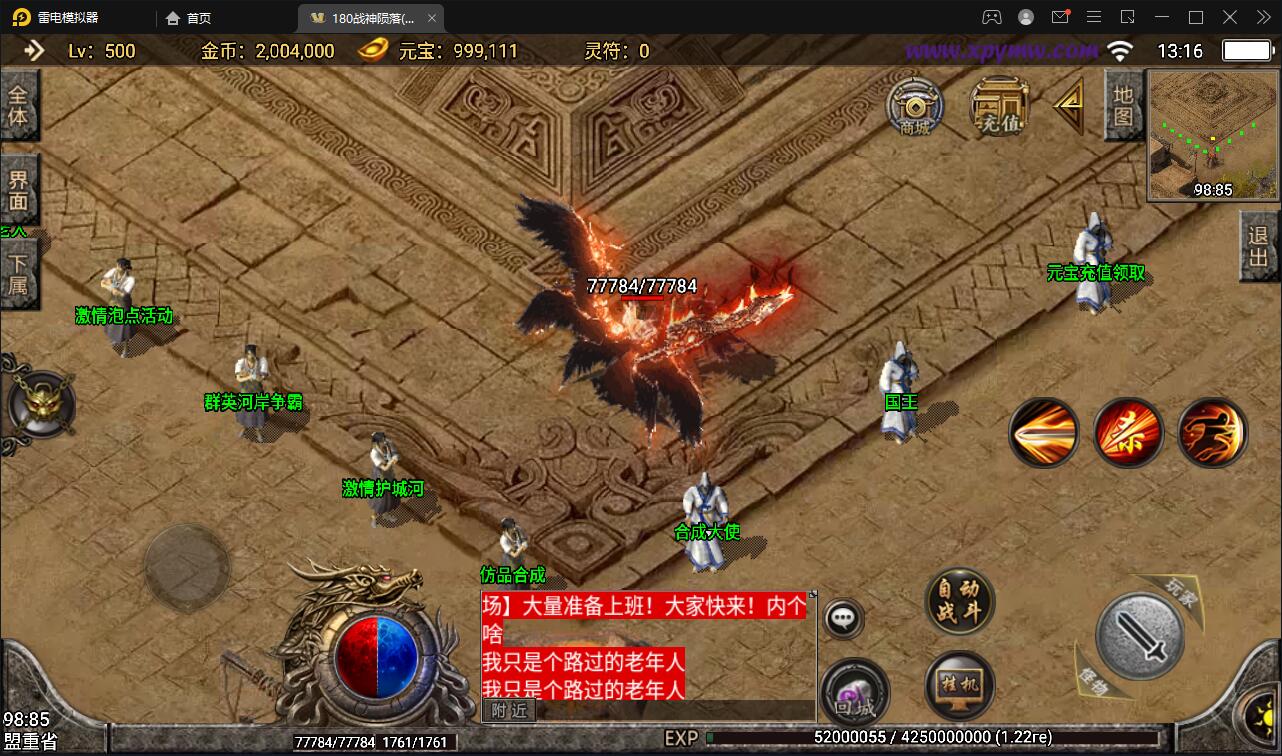The width and height of the screenshot is (1282, 756).
Task: Toggle 自动战斗 auto battle
Action: 959,600
